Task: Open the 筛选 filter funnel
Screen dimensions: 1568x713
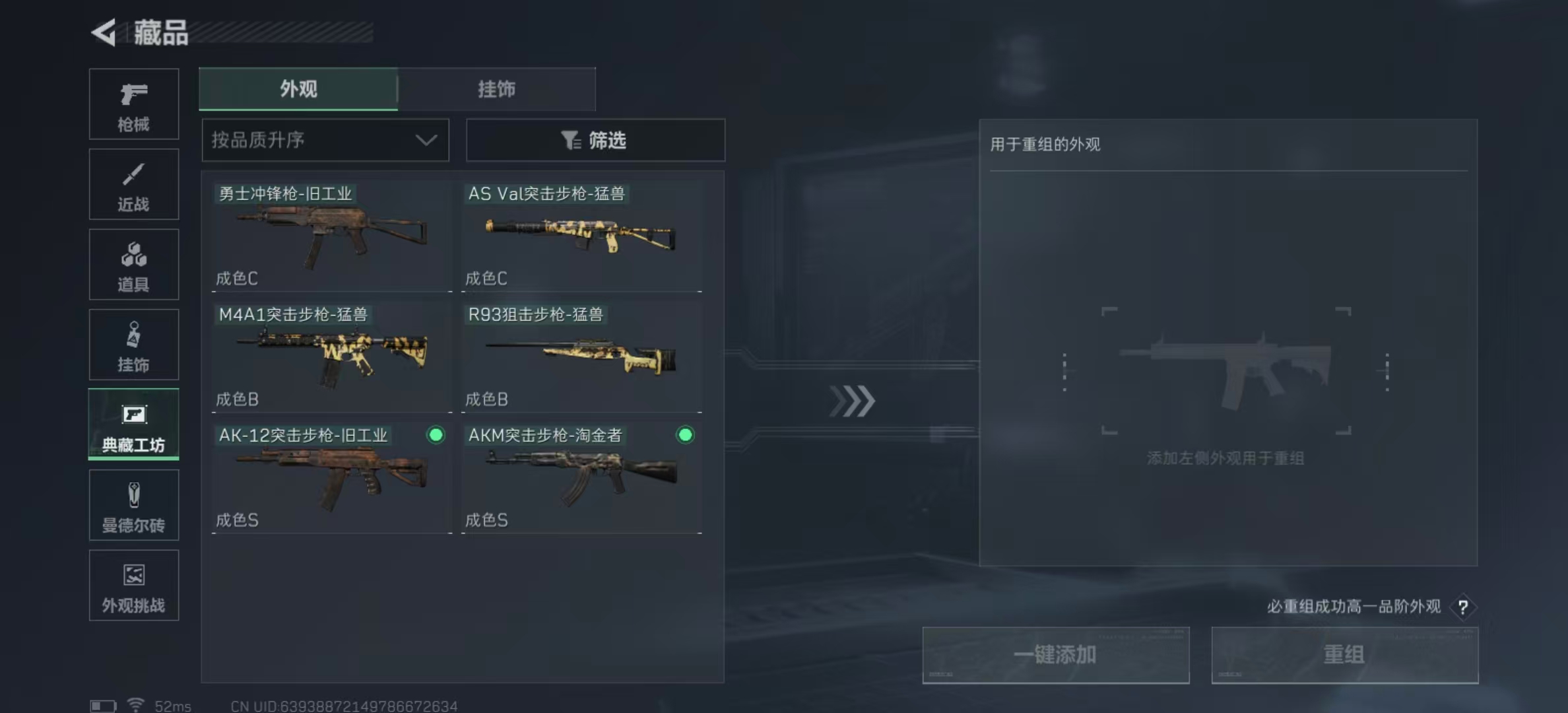Action: click(x=595, y=140)
